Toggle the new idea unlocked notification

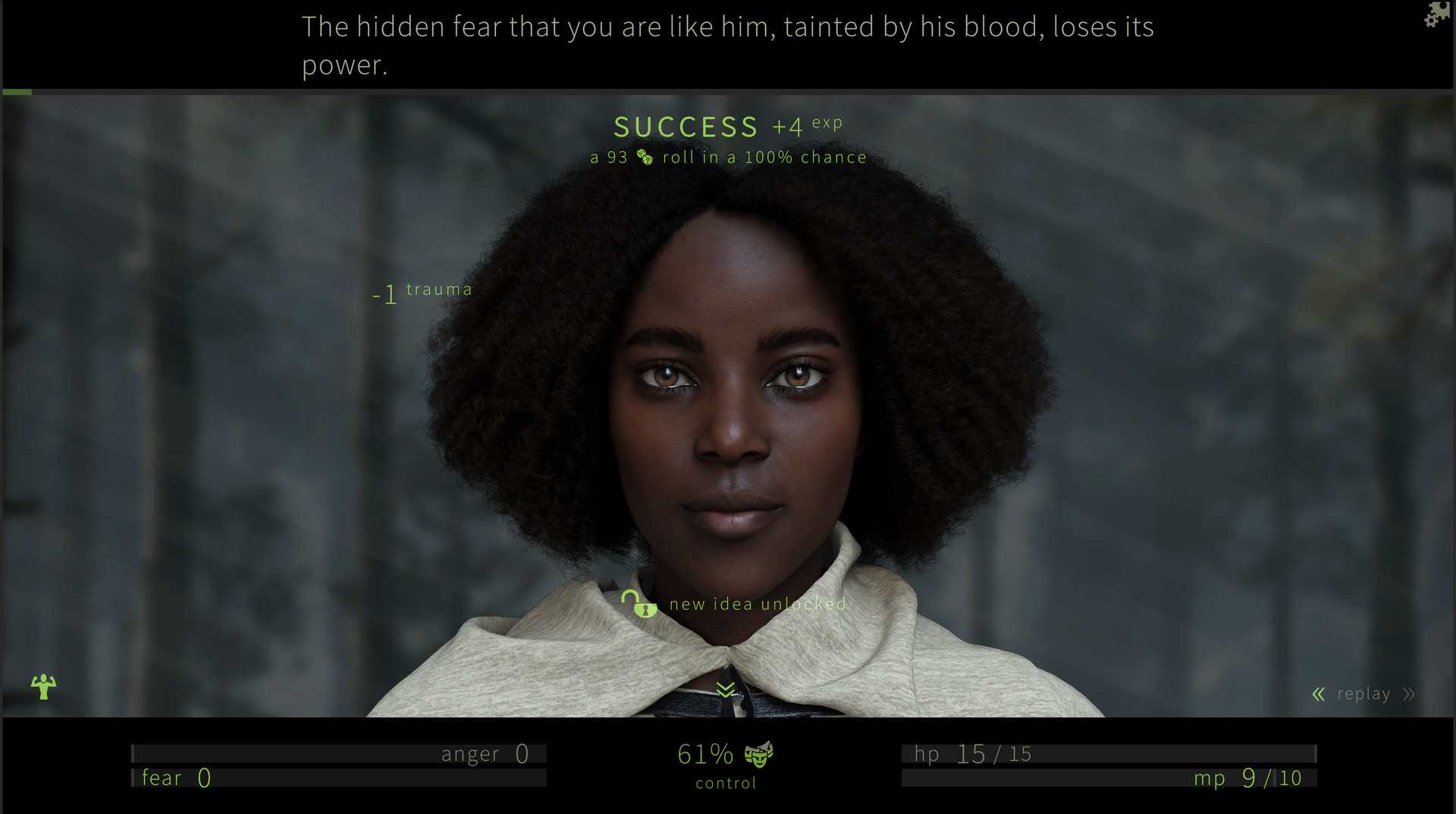(757, 603)
